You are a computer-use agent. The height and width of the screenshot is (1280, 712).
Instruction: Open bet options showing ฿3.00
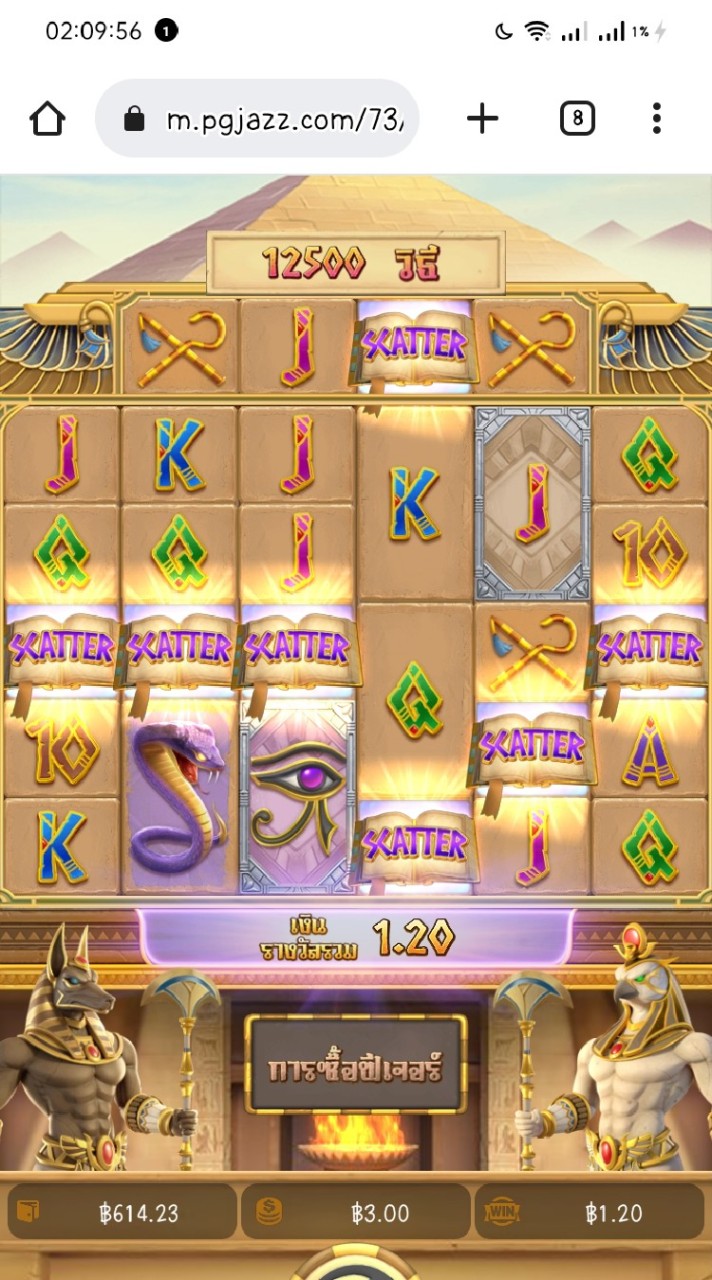pos(355,1213)
